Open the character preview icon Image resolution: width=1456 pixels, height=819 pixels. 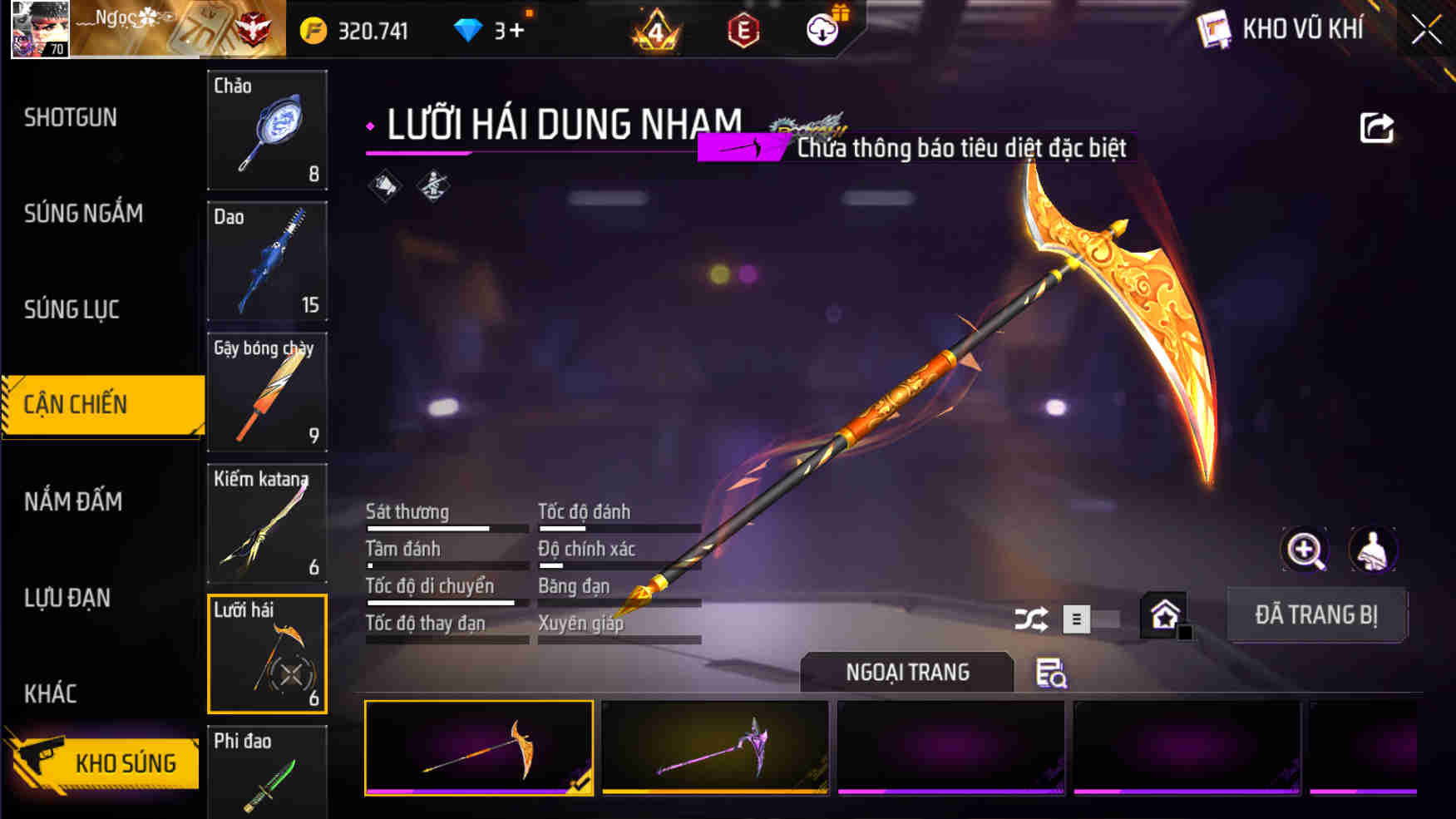1374,550
